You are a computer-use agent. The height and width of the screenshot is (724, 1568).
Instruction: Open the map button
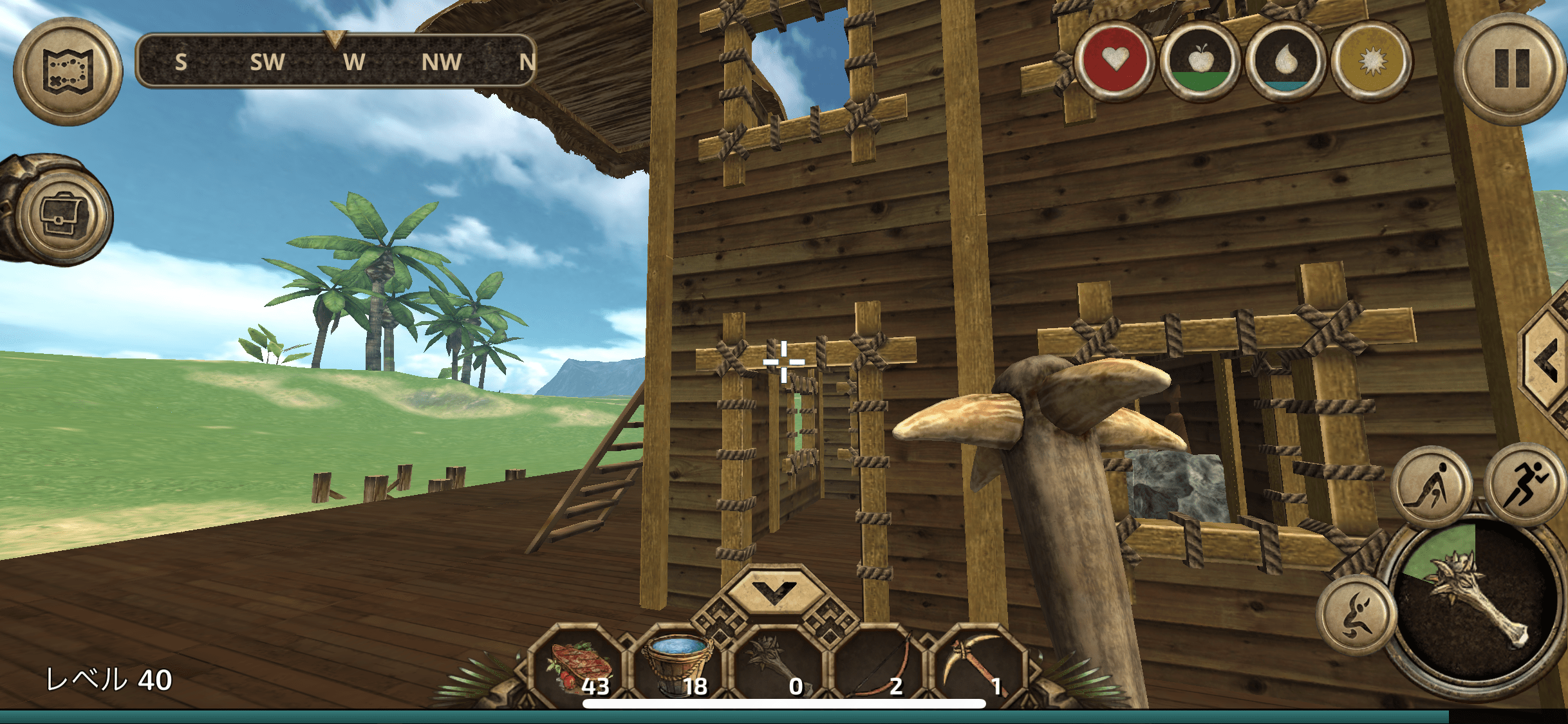point(68,71)
